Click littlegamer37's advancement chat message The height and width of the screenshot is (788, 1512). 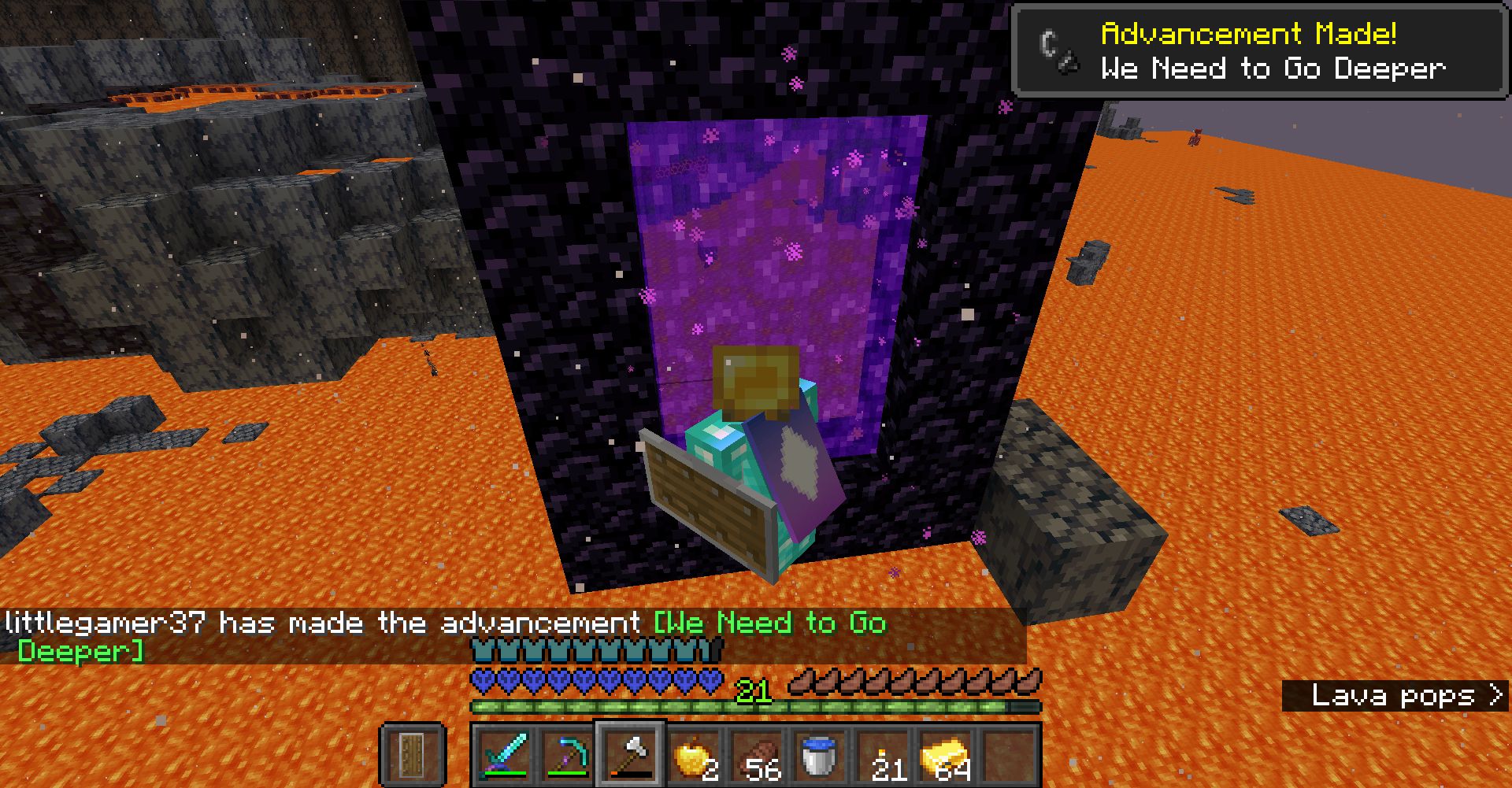click(315, 622)
